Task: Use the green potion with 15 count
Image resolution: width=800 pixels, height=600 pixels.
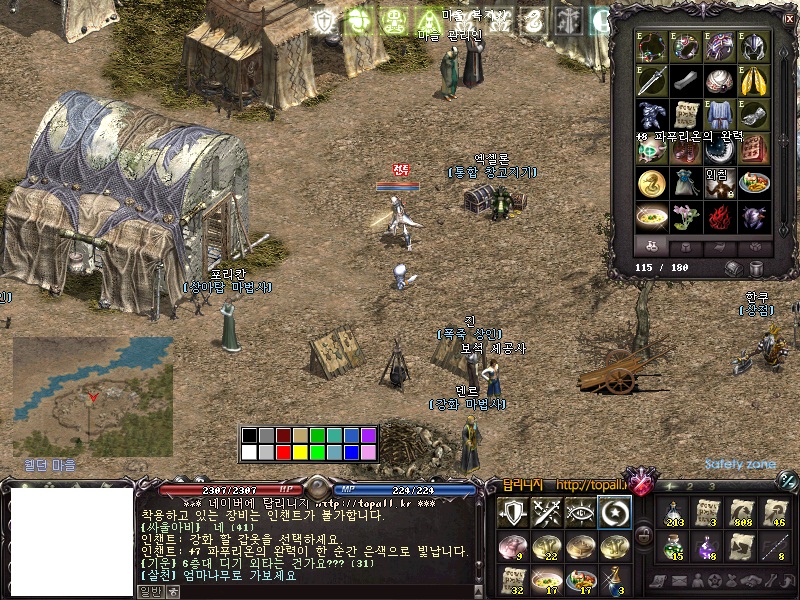Action: tap(674, 545)
